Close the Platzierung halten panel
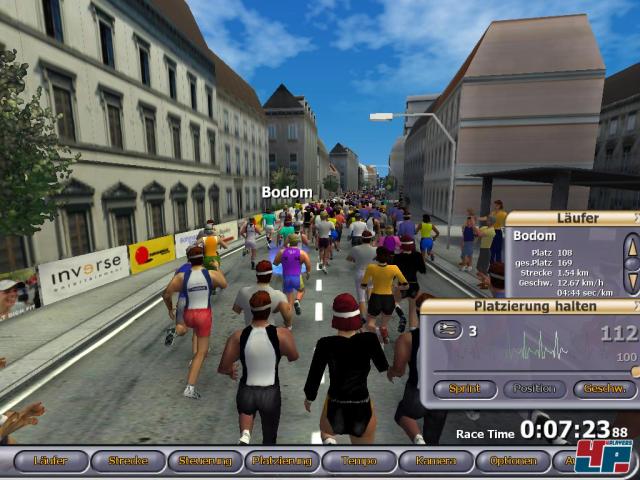 click(636, 306)
